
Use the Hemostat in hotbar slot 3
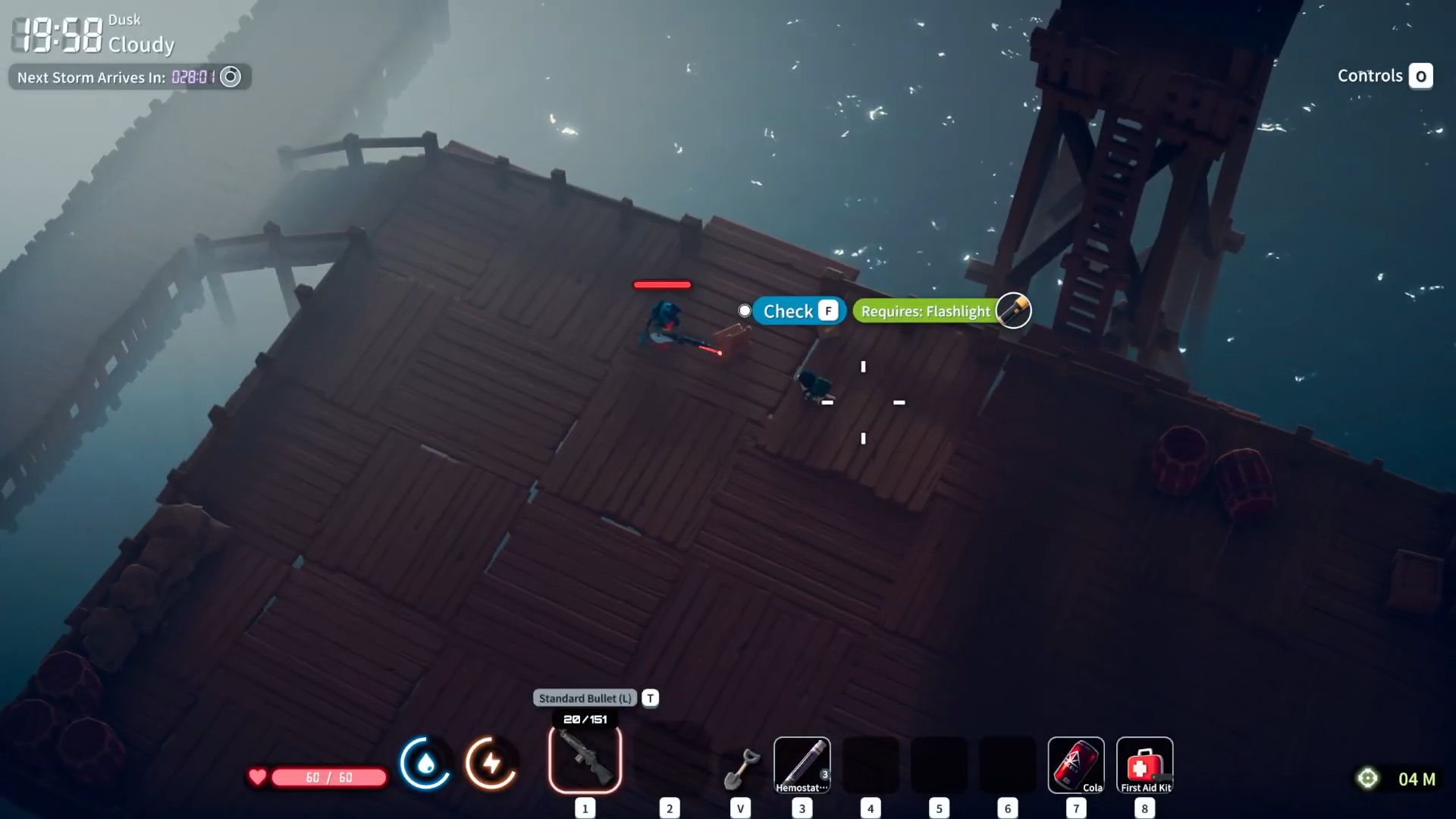(x=801, y=764)
